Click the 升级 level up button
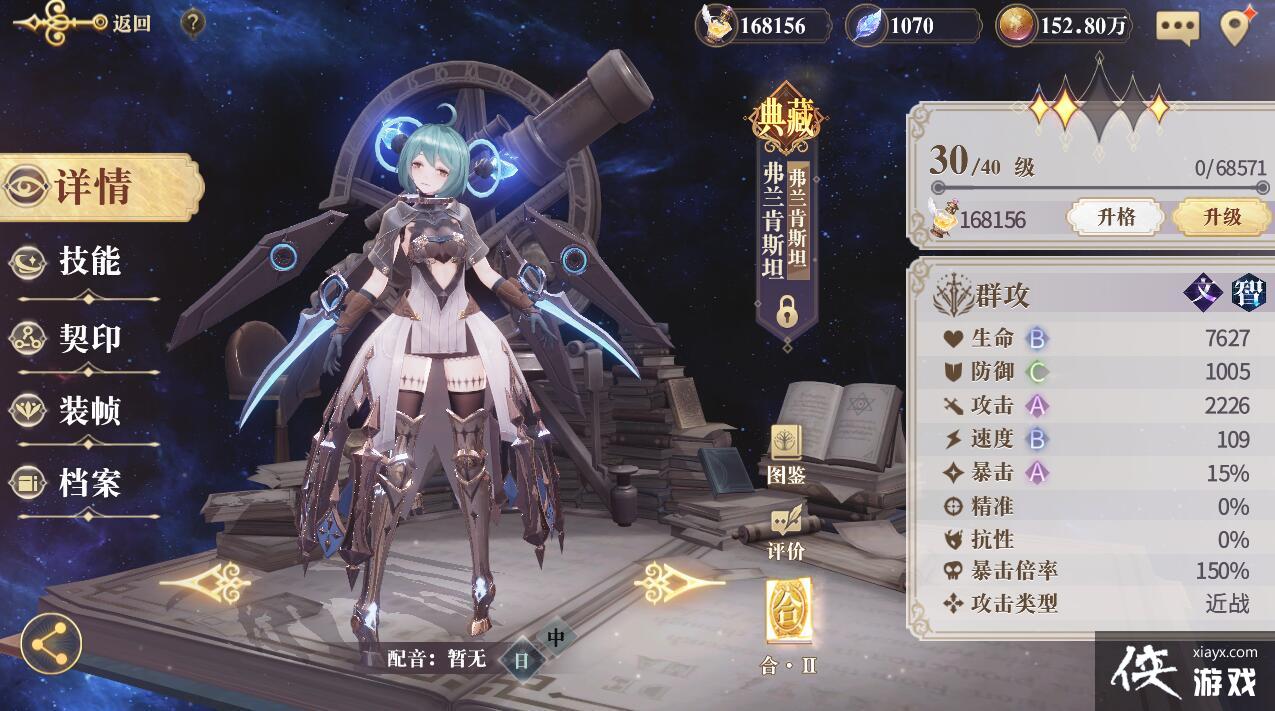The image size is (1275, 711). 1221,217
